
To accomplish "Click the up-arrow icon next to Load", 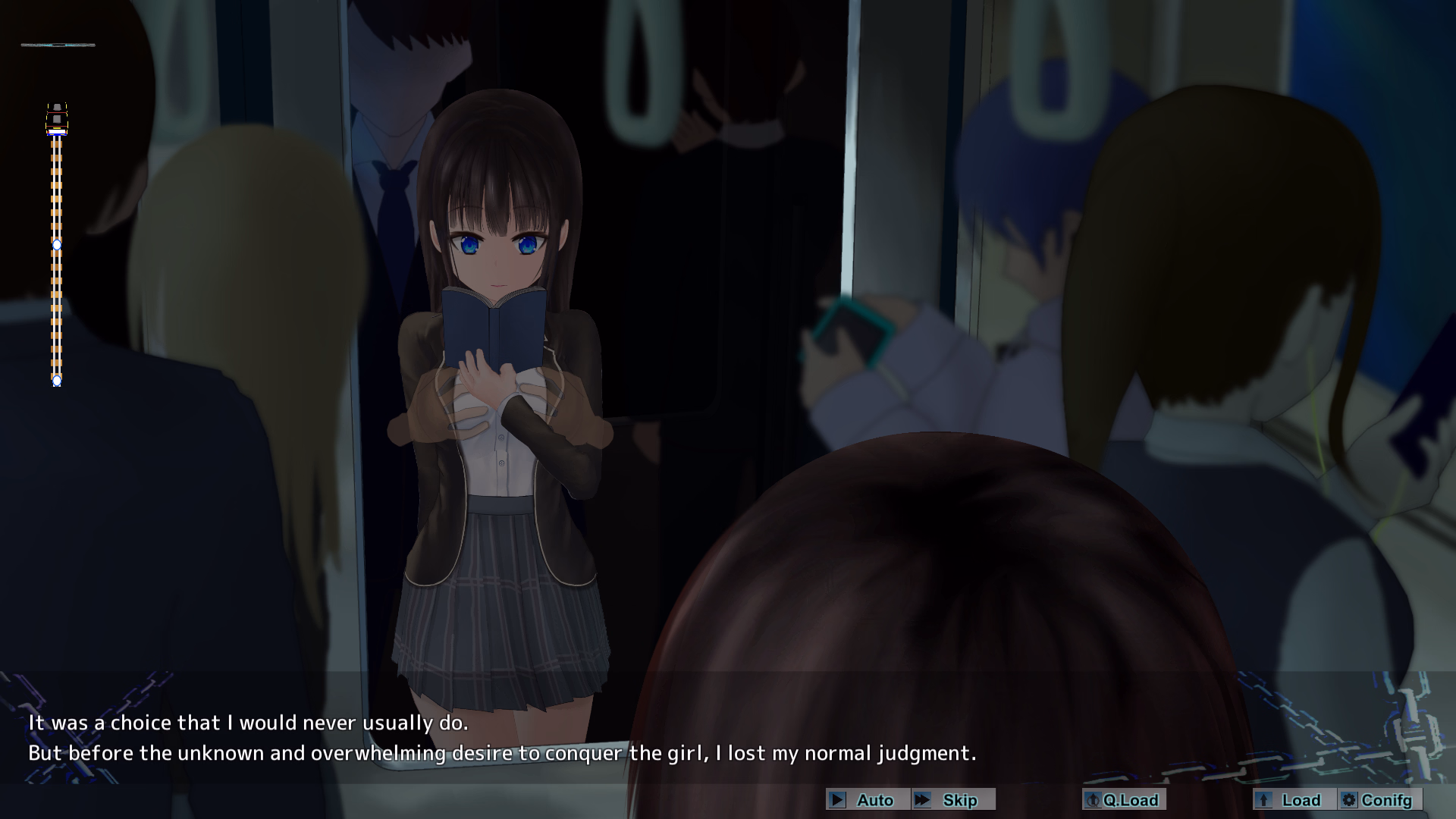I will tap(1263, 800).
